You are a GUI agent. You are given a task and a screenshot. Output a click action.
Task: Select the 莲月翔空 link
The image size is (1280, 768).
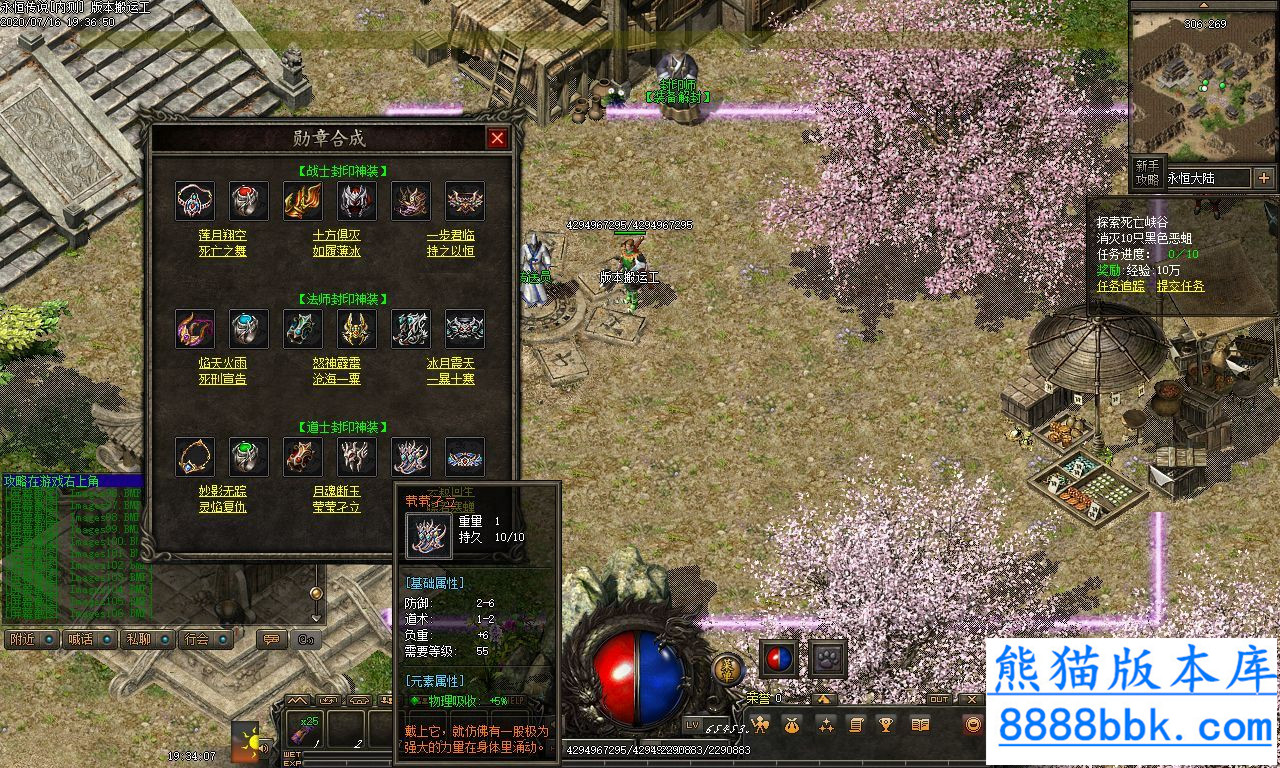tap(222, 235)
